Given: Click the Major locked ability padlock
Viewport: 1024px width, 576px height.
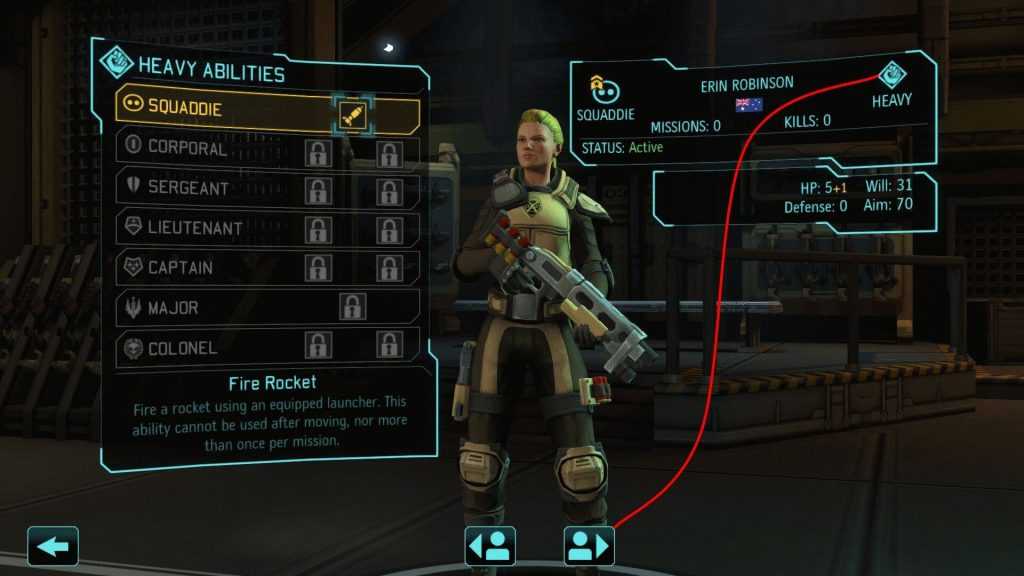Looking at the screenshot, I should [x=352, y=307].
